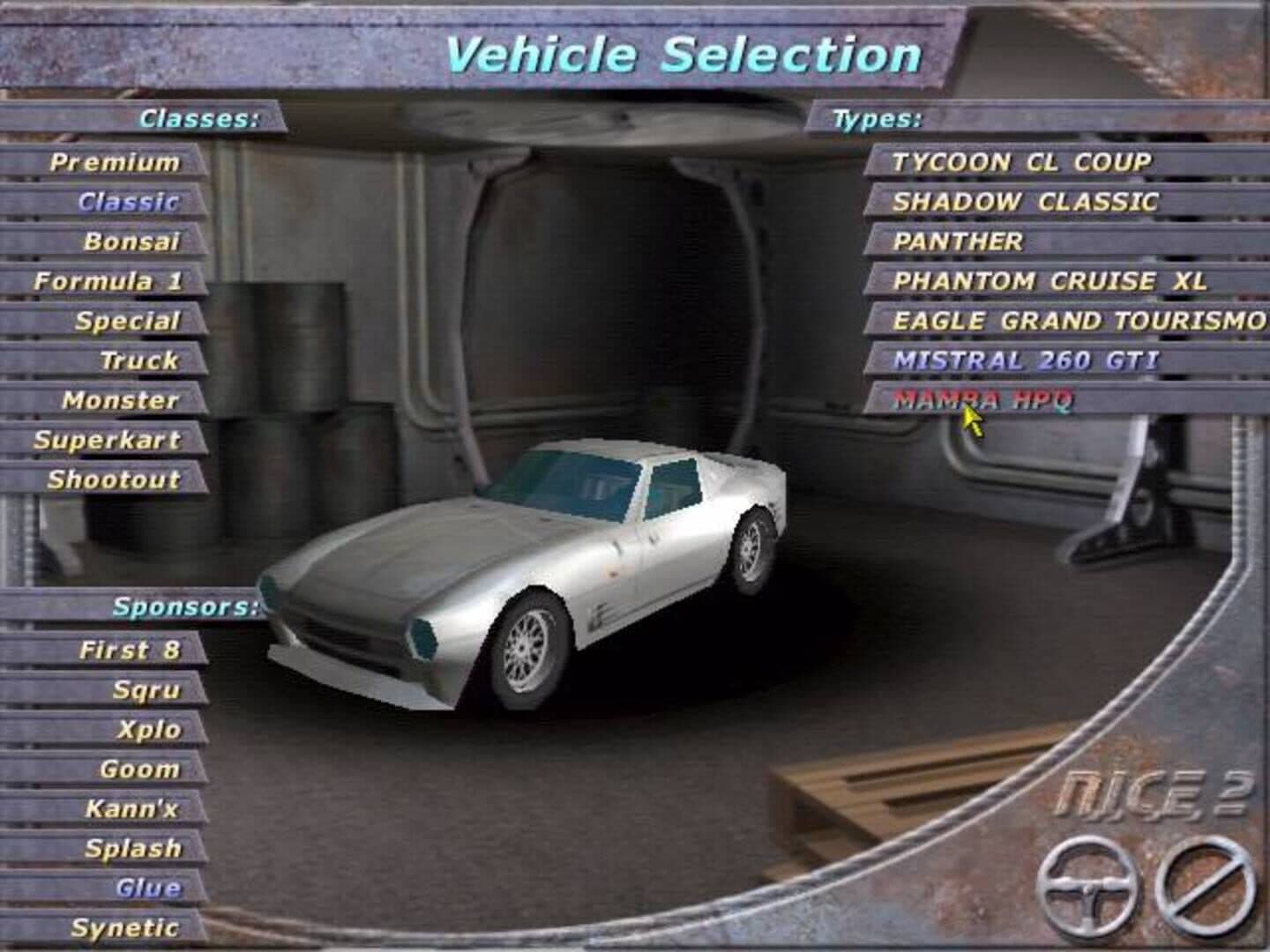Pick the Panther vehicle
The image size is (1270, 952).
(x=958, y=242)
